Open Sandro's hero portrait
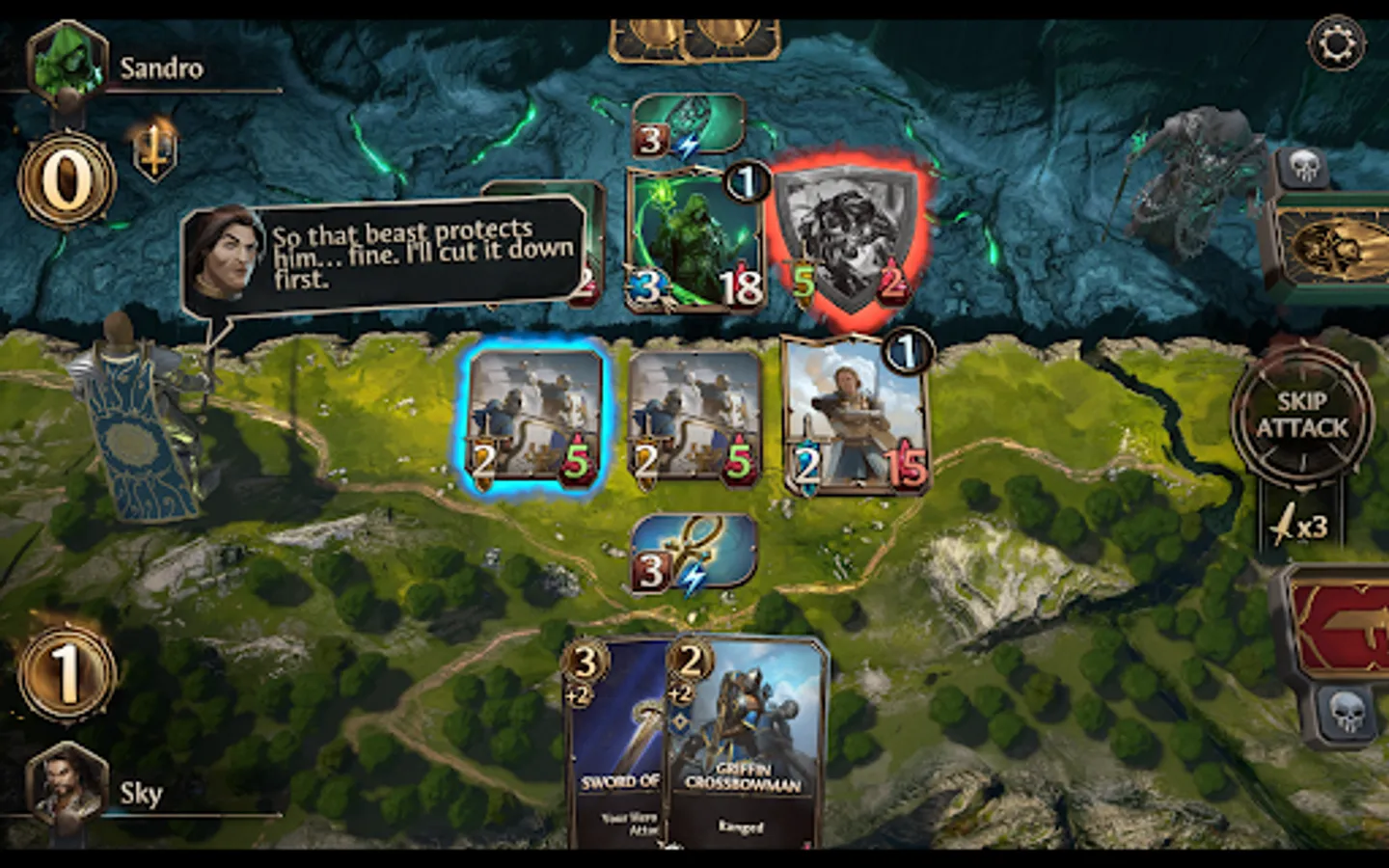This screenshot has height=868, width=1389. (x=68, y=60)
